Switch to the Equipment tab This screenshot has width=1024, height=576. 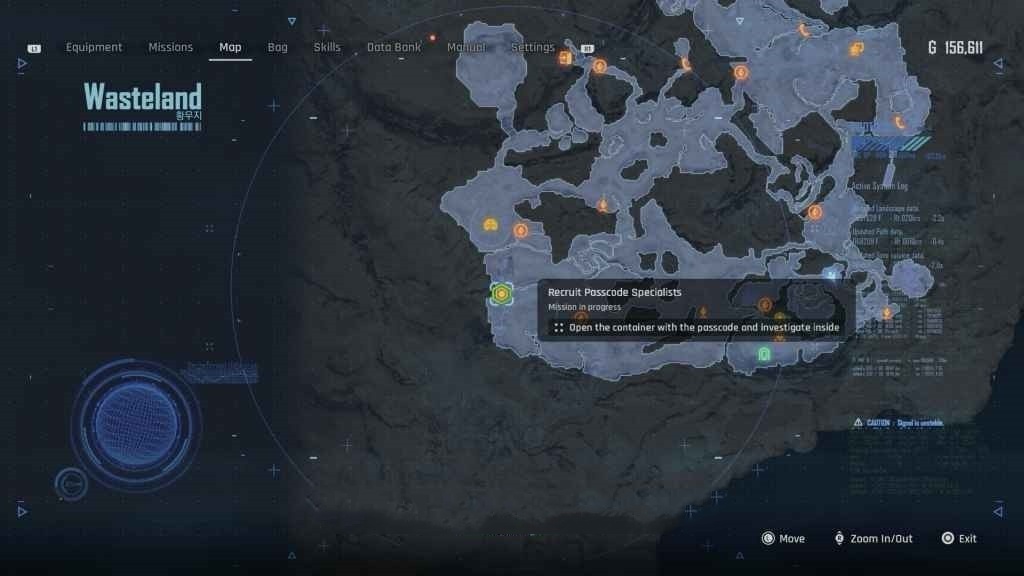pos(94,47)
